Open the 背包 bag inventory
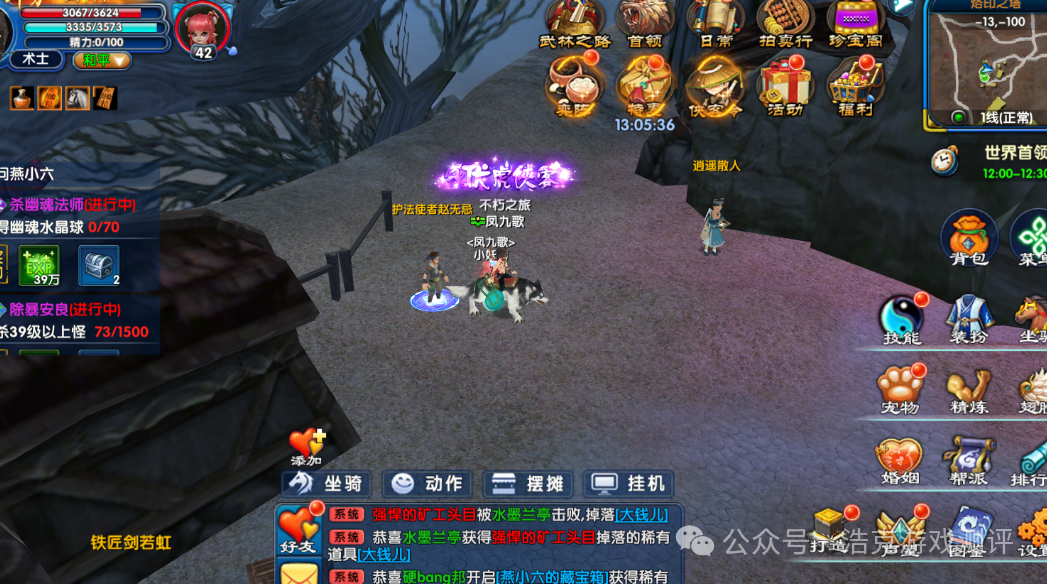 [968, 241]
